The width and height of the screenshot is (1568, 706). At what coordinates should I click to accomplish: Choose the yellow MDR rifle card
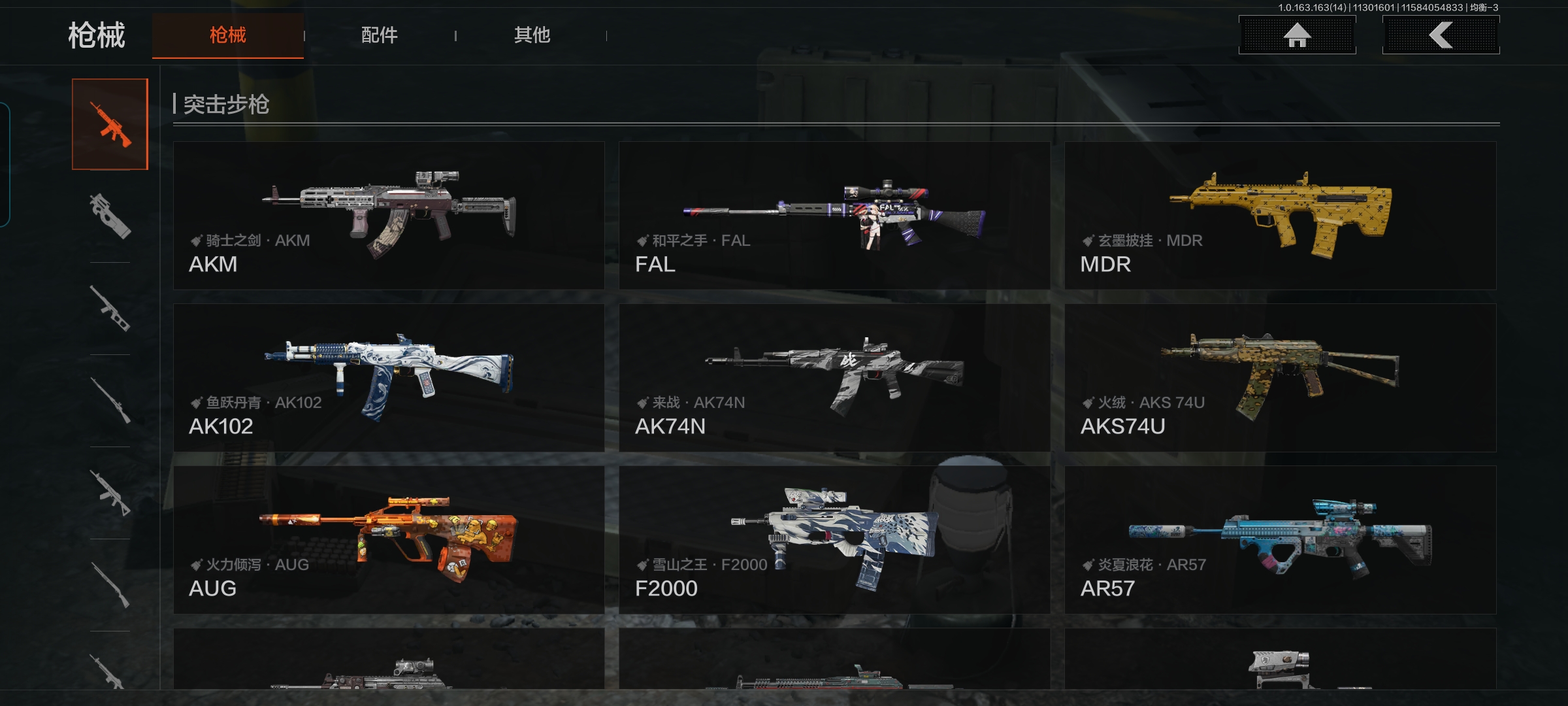(1280, 216)
